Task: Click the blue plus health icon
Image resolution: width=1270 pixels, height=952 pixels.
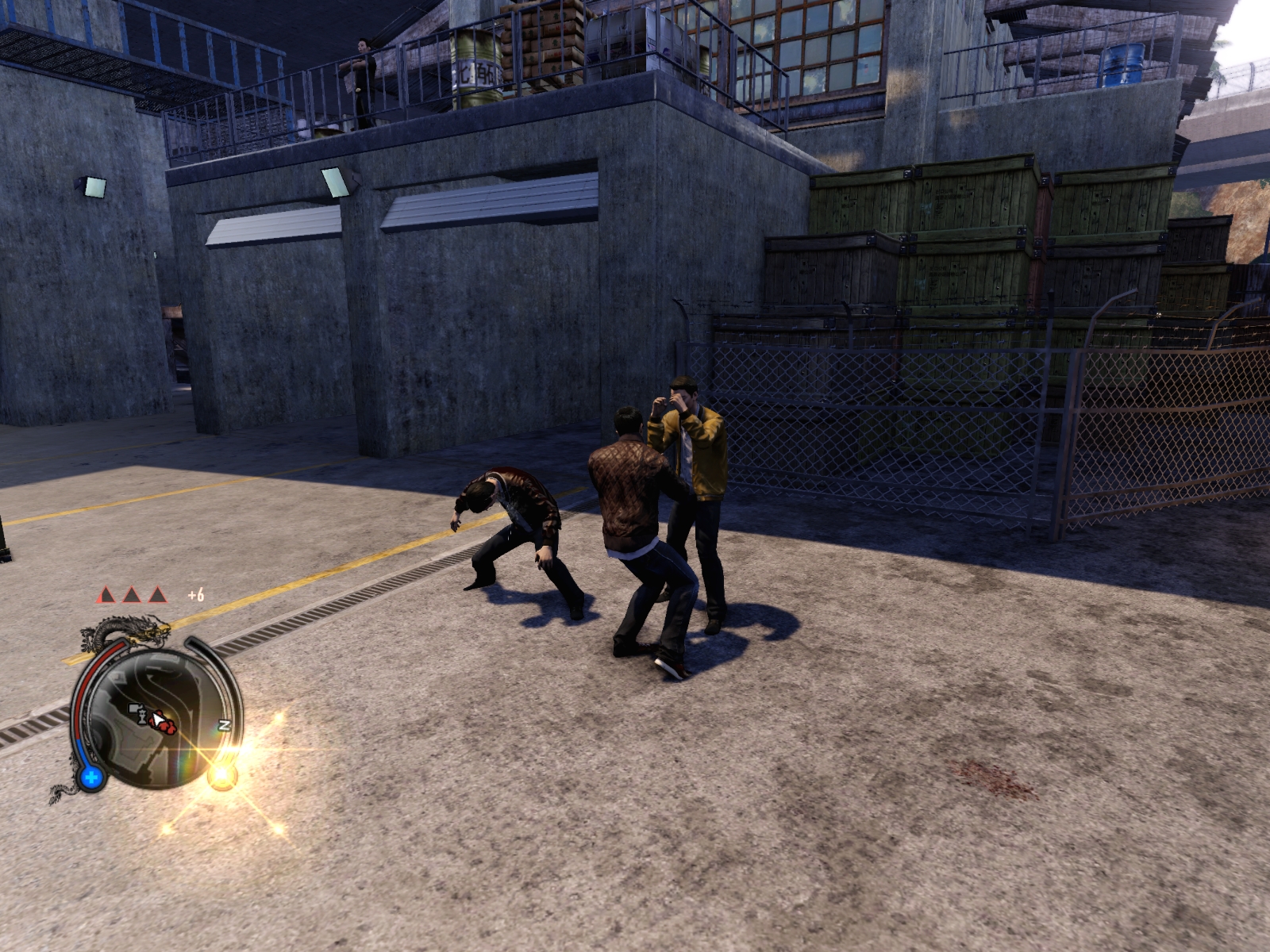Action: coord(91,777)
